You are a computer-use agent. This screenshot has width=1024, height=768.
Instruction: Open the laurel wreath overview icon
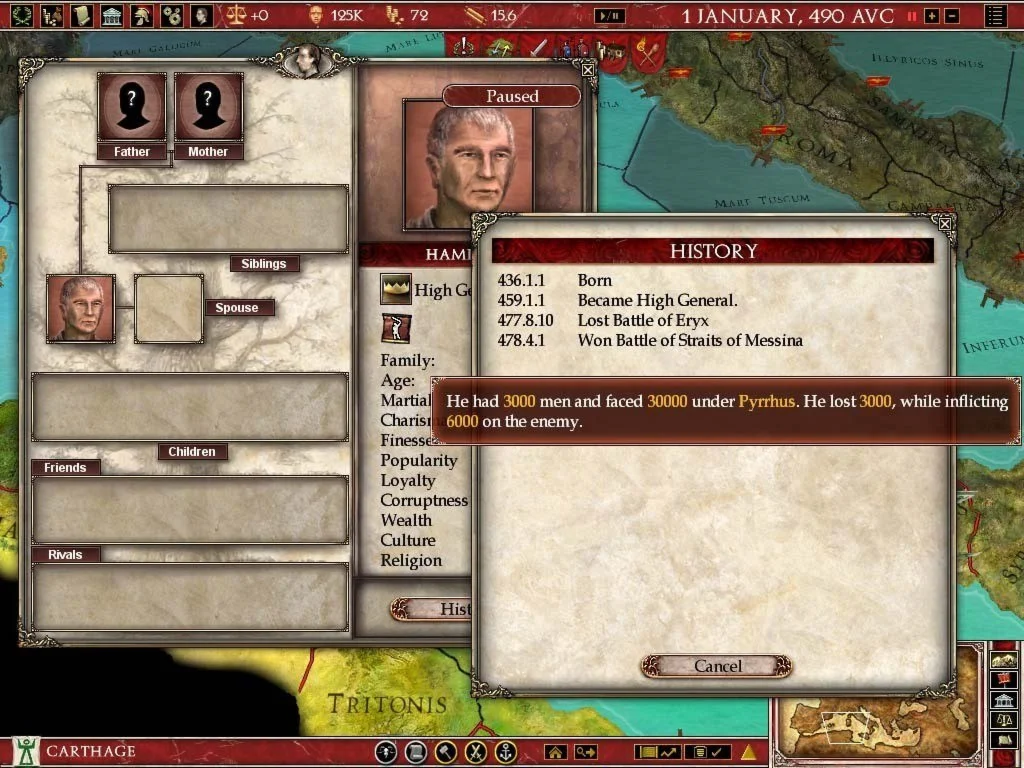(x=21, y=15)
